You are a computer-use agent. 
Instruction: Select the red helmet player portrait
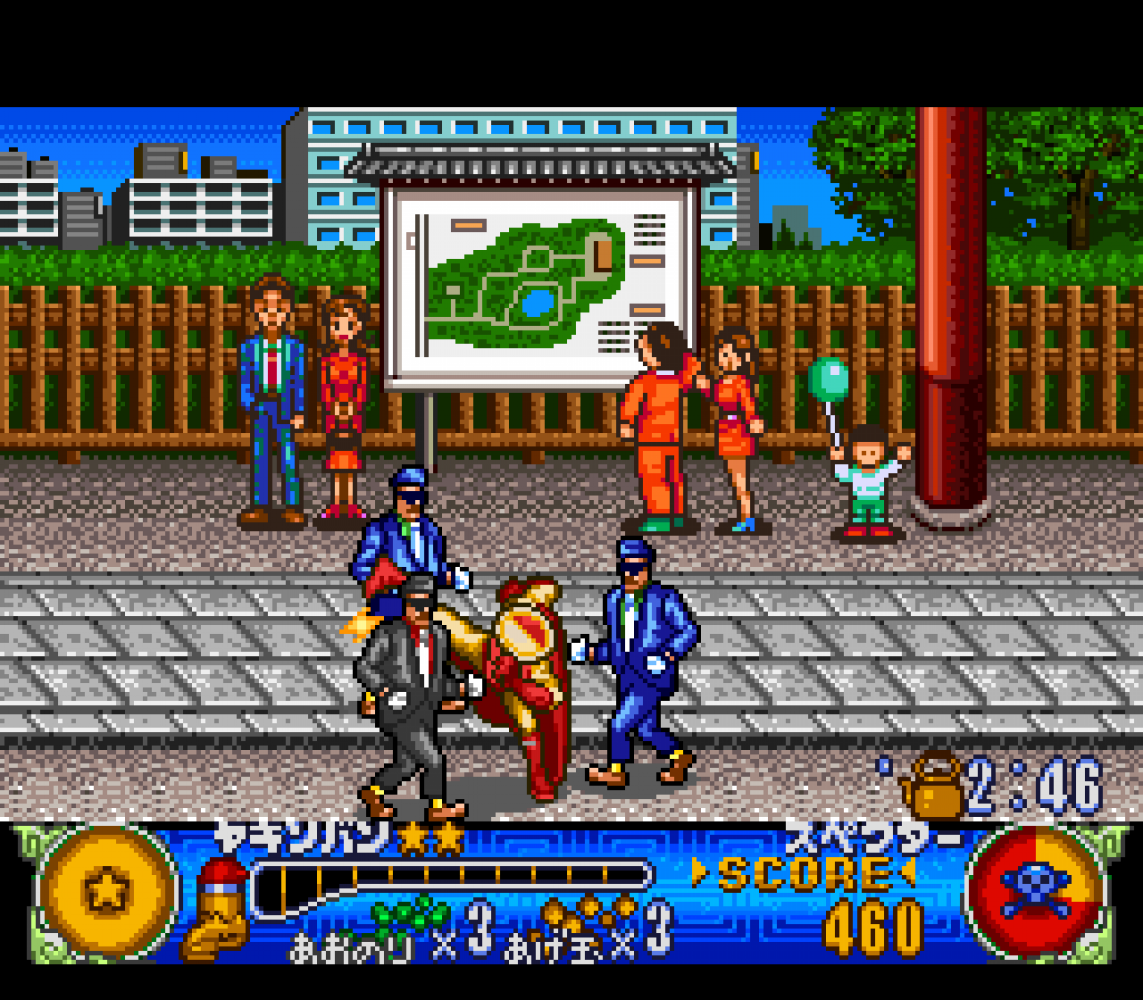tap(216, 906)
